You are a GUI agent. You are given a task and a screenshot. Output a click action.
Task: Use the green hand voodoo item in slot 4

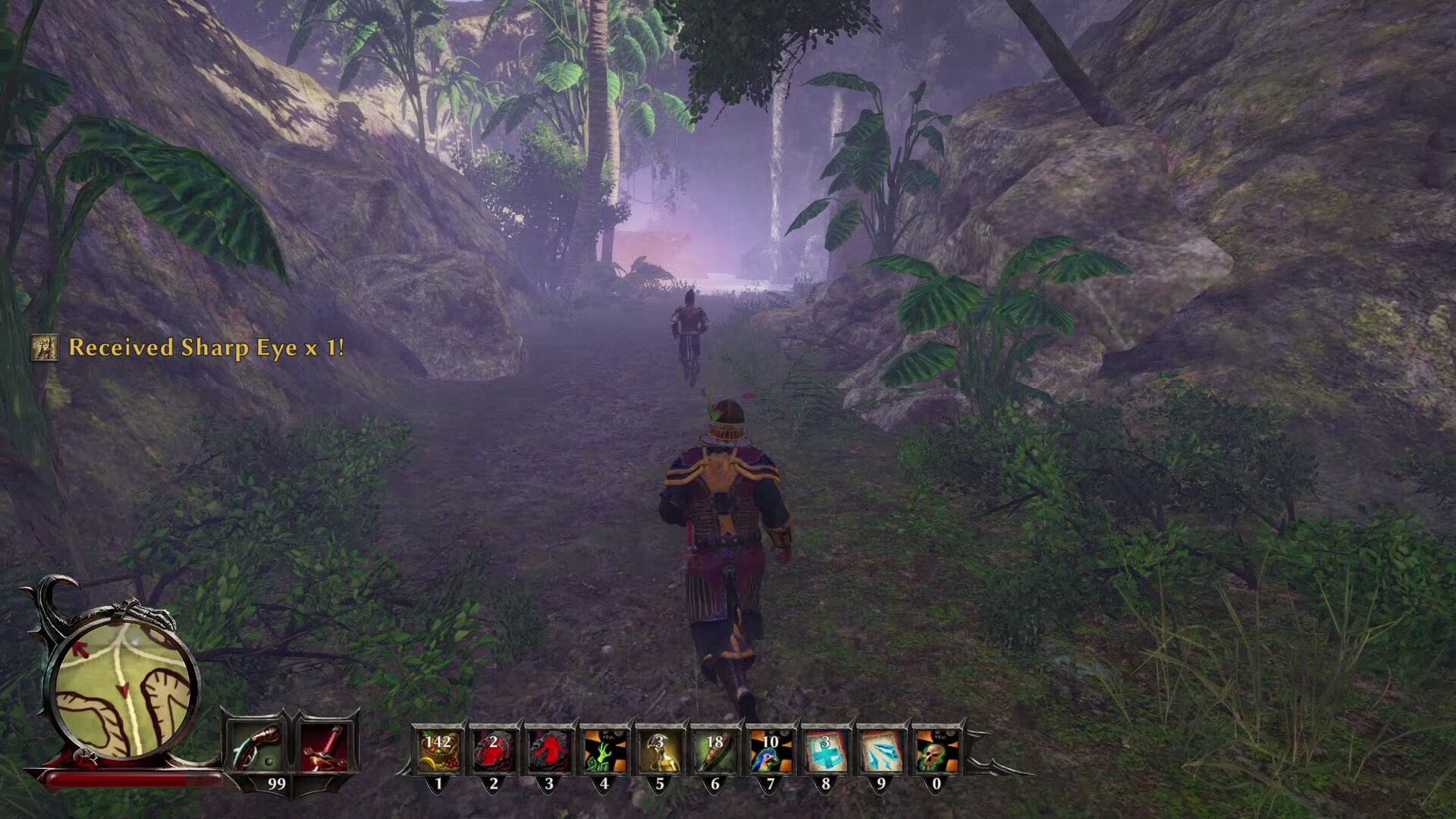604,750
